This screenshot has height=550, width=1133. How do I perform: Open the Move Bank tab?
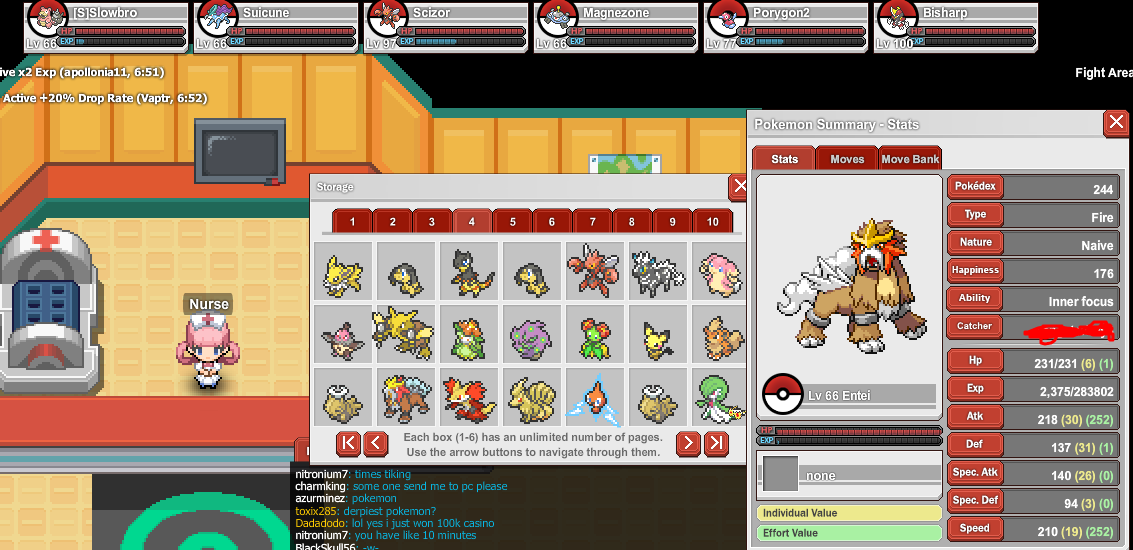coord(910,159)
